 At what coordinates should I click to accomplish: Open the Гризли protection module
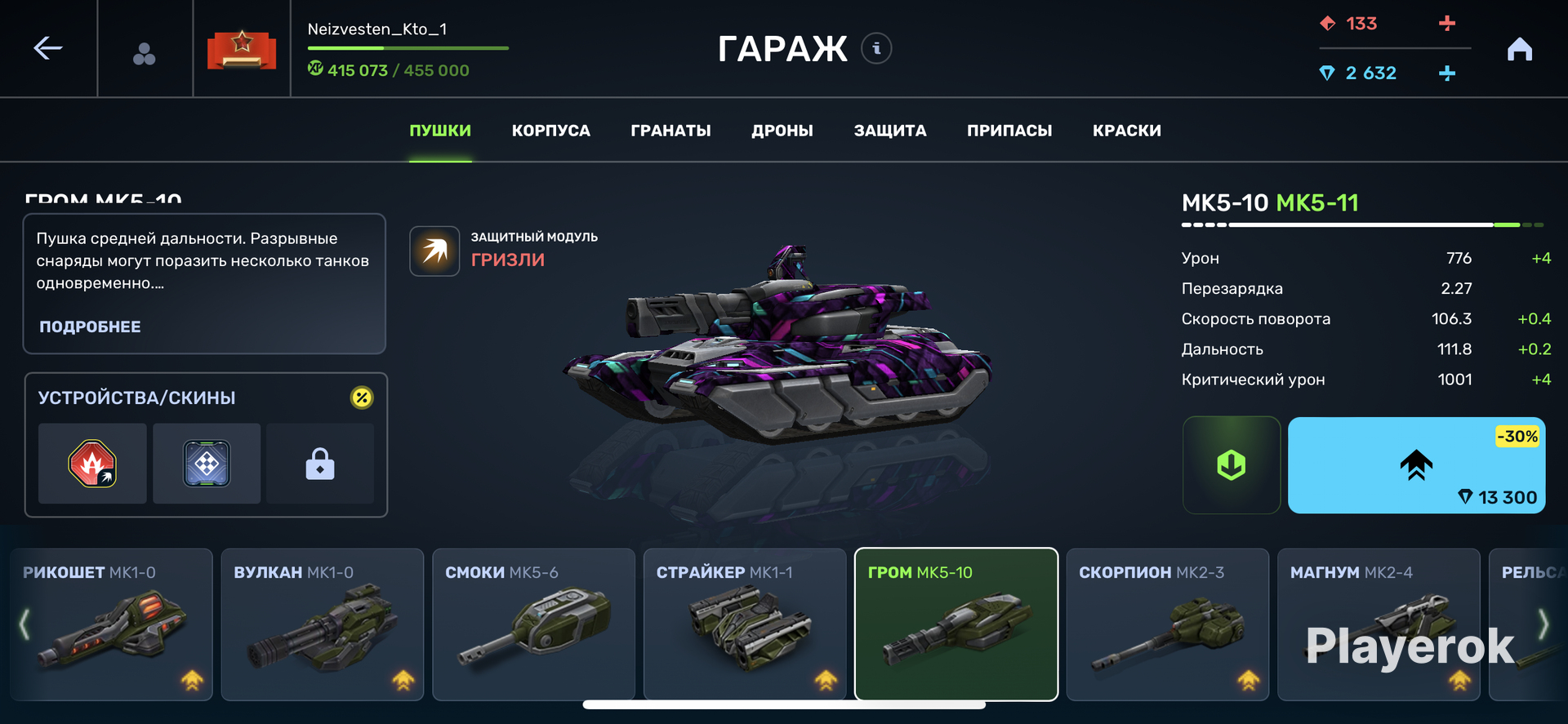(435, 251)
